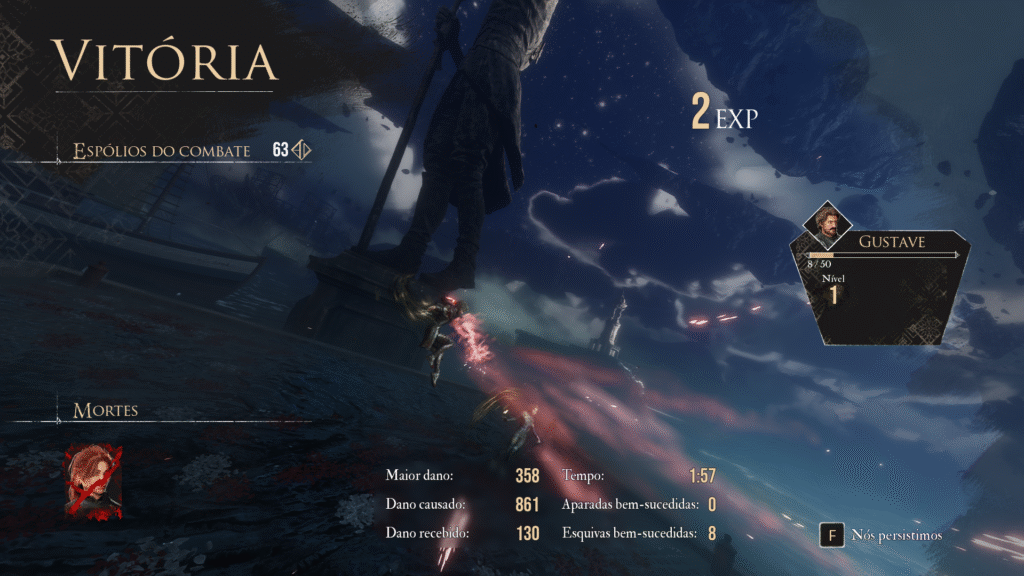Click the defeated enemy portrait under Mortes
Screen dimensions: 1024x576
94,482
